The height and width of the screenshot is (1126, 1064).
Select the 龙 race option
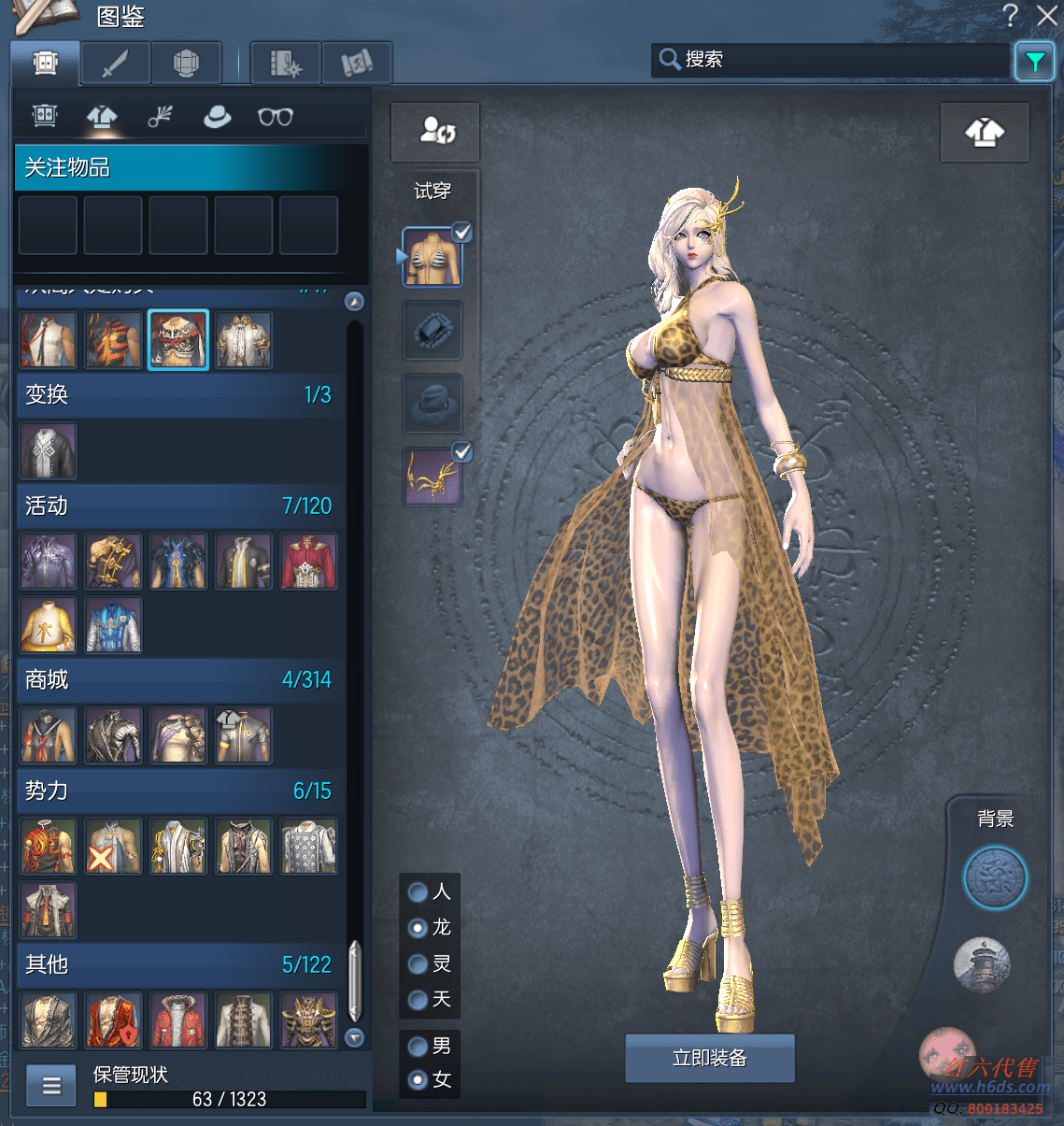point(419,928)
